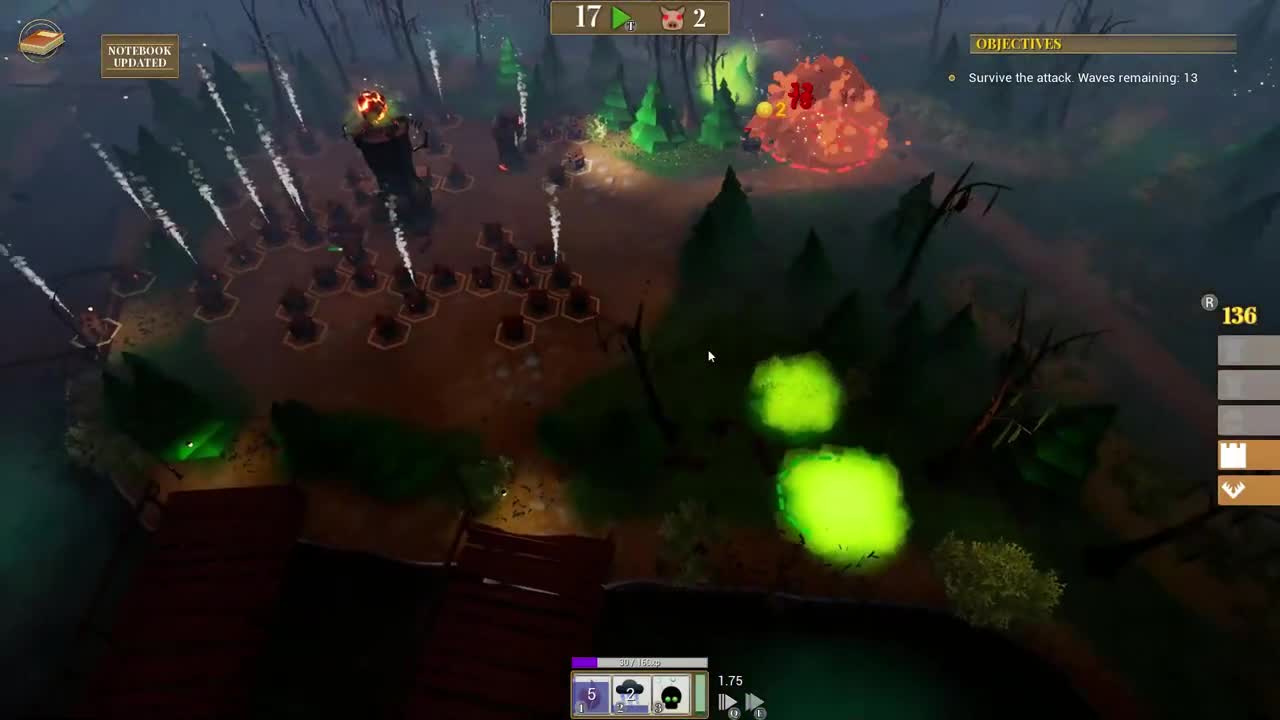Open the notebook via the book icon
This screenshot has height=720, width=1280.
pos(40,42)
